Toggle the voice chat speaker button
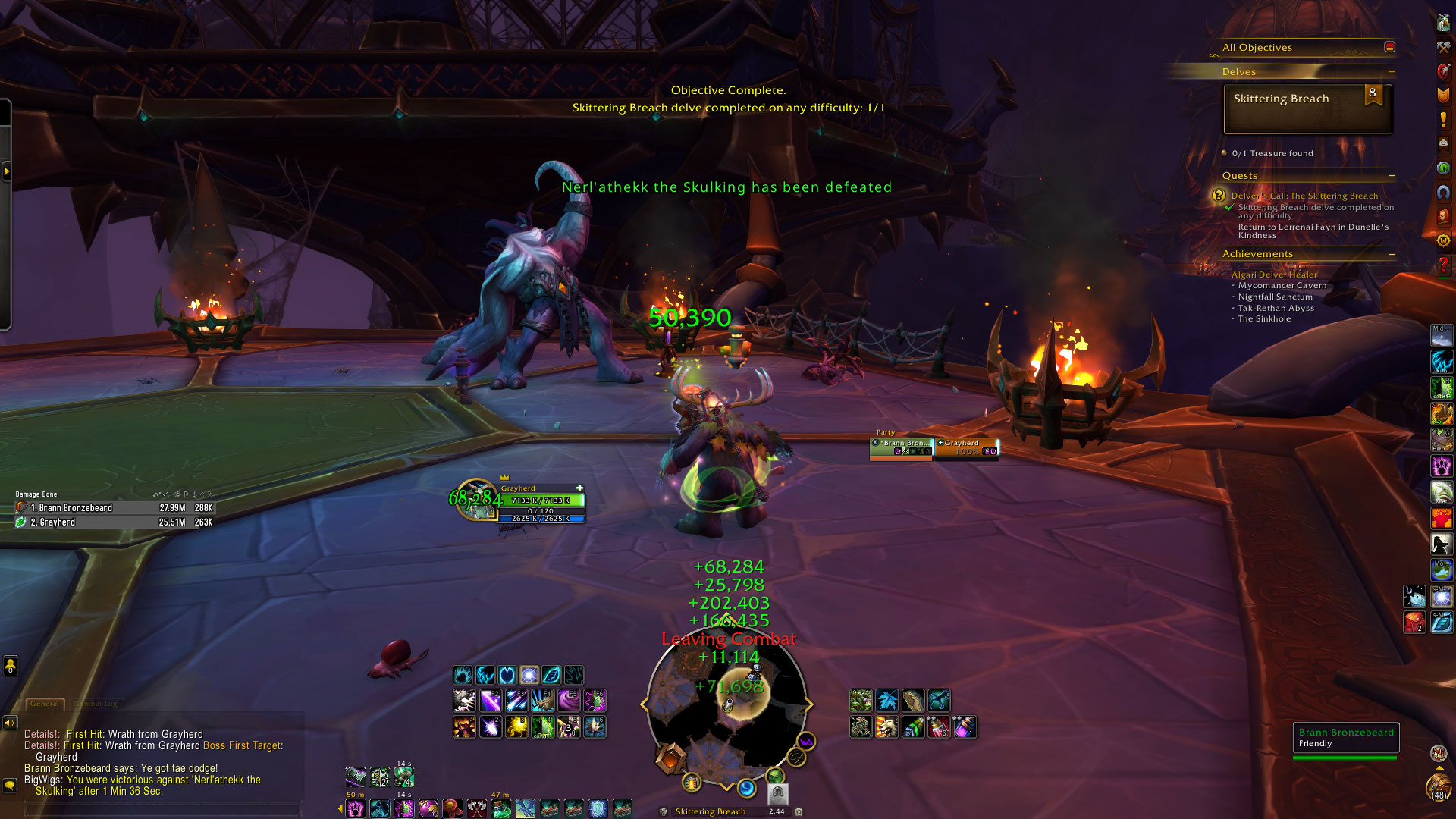Image resolution: width=1456 pixels, height=819 pixels. tap(10, 723)
